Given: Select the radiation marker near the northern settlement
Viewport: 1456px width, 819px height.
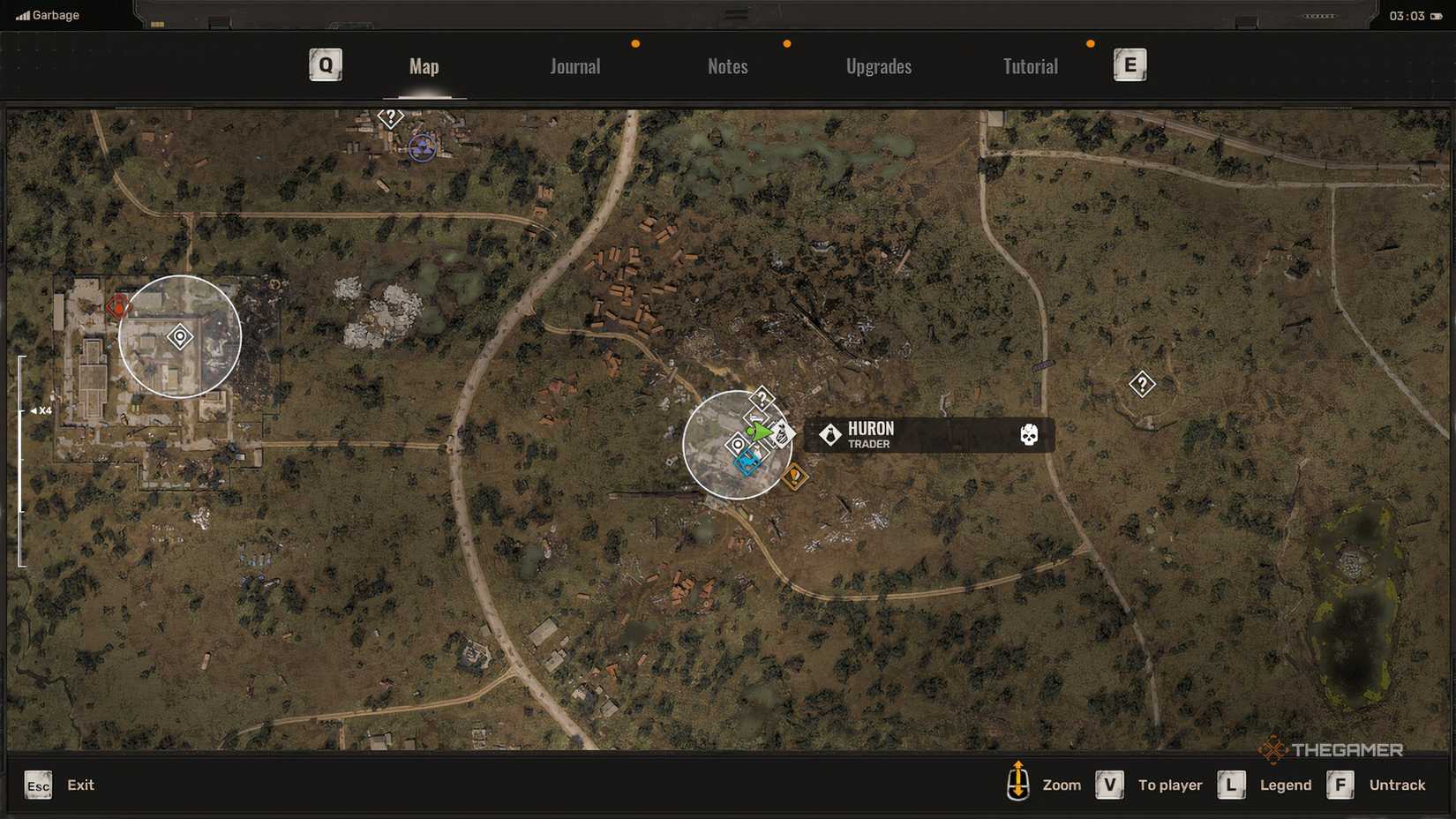Looking at the screenshot, I should [x=421, y=147].
